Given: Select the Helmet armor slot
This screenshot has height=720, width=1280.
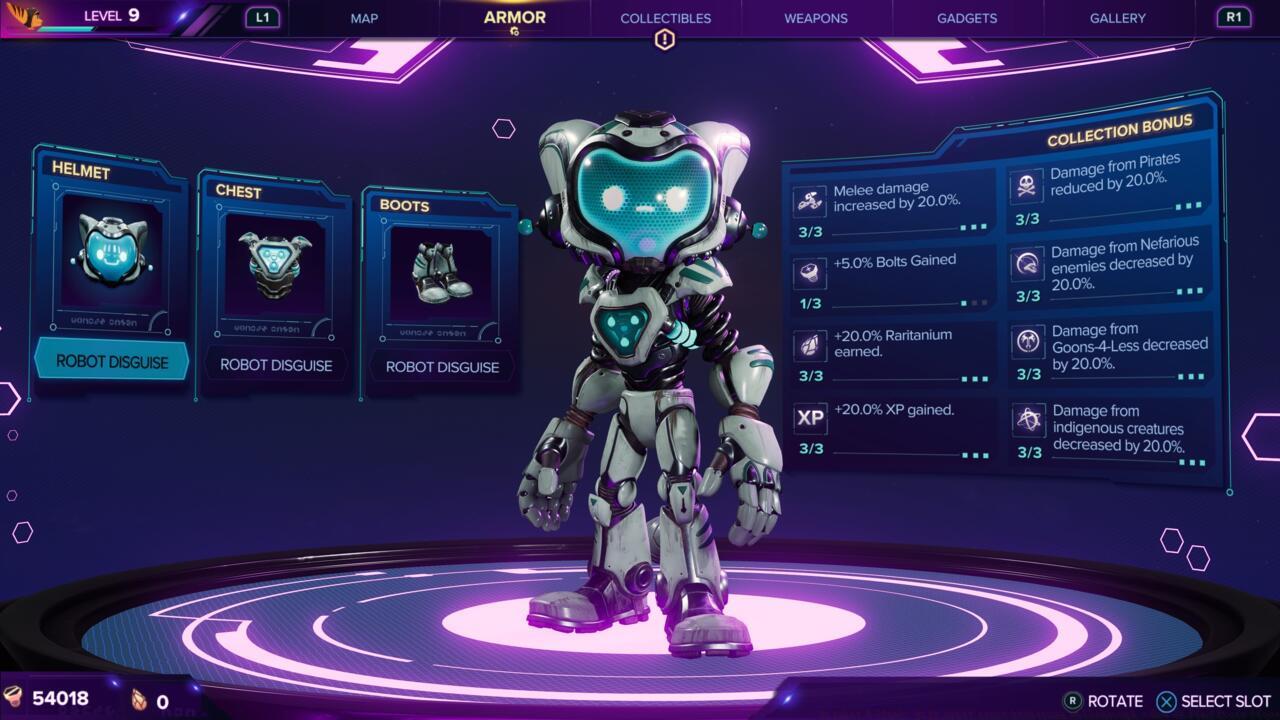Looking at the screenshot, I should pyautogui.click(x=111, y=270).
